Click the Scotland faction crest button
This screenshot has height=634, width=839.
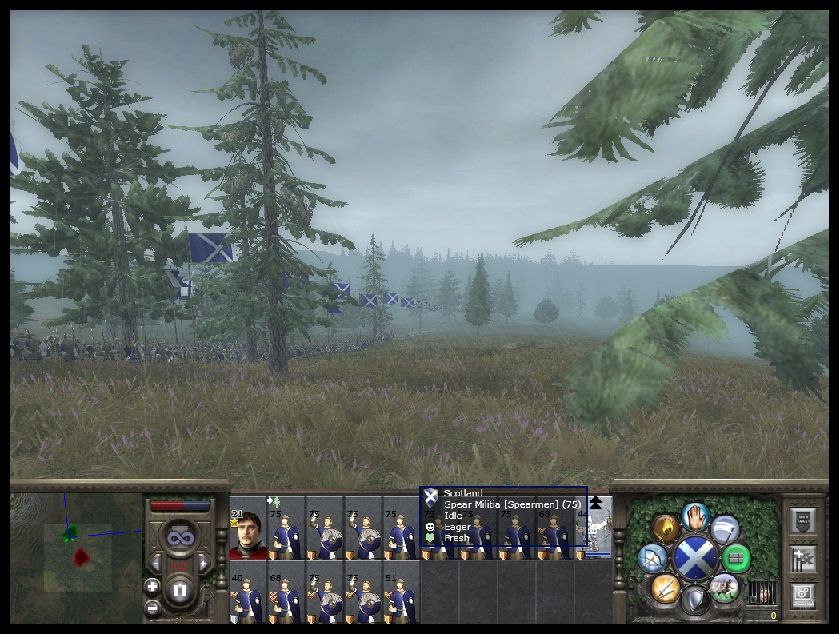pos(694,558)
